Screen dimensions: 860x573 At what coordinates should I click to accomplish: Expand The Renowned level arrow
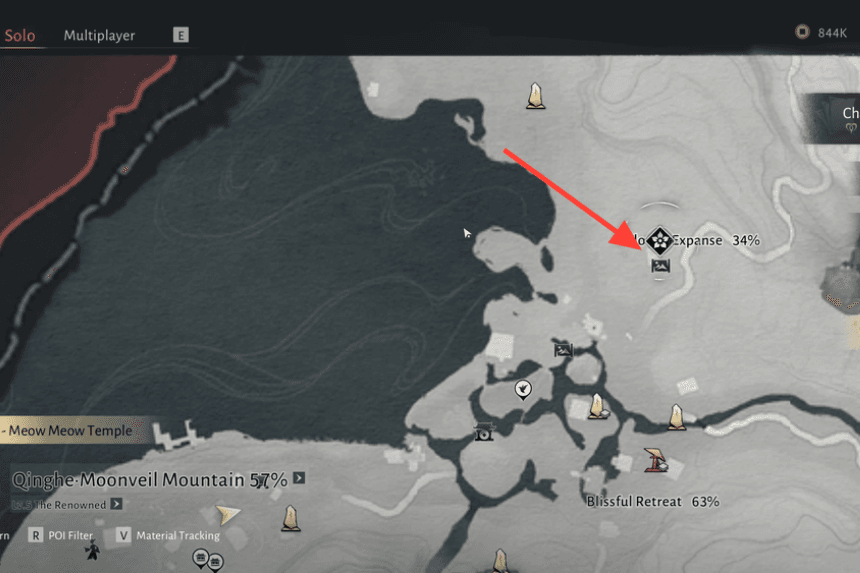(117, 504)
